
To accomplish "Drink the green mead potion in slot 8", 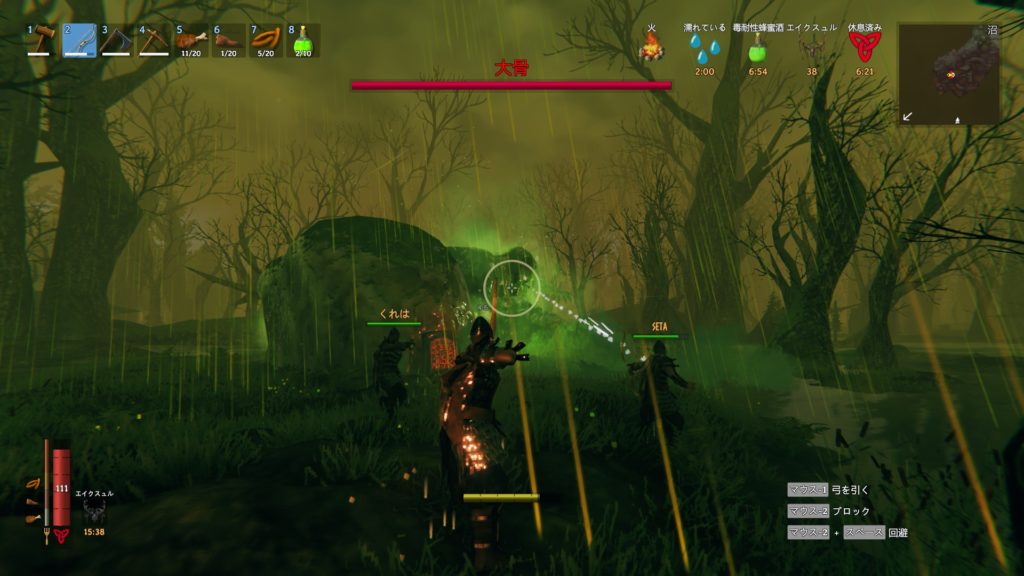I will [302, 40].
